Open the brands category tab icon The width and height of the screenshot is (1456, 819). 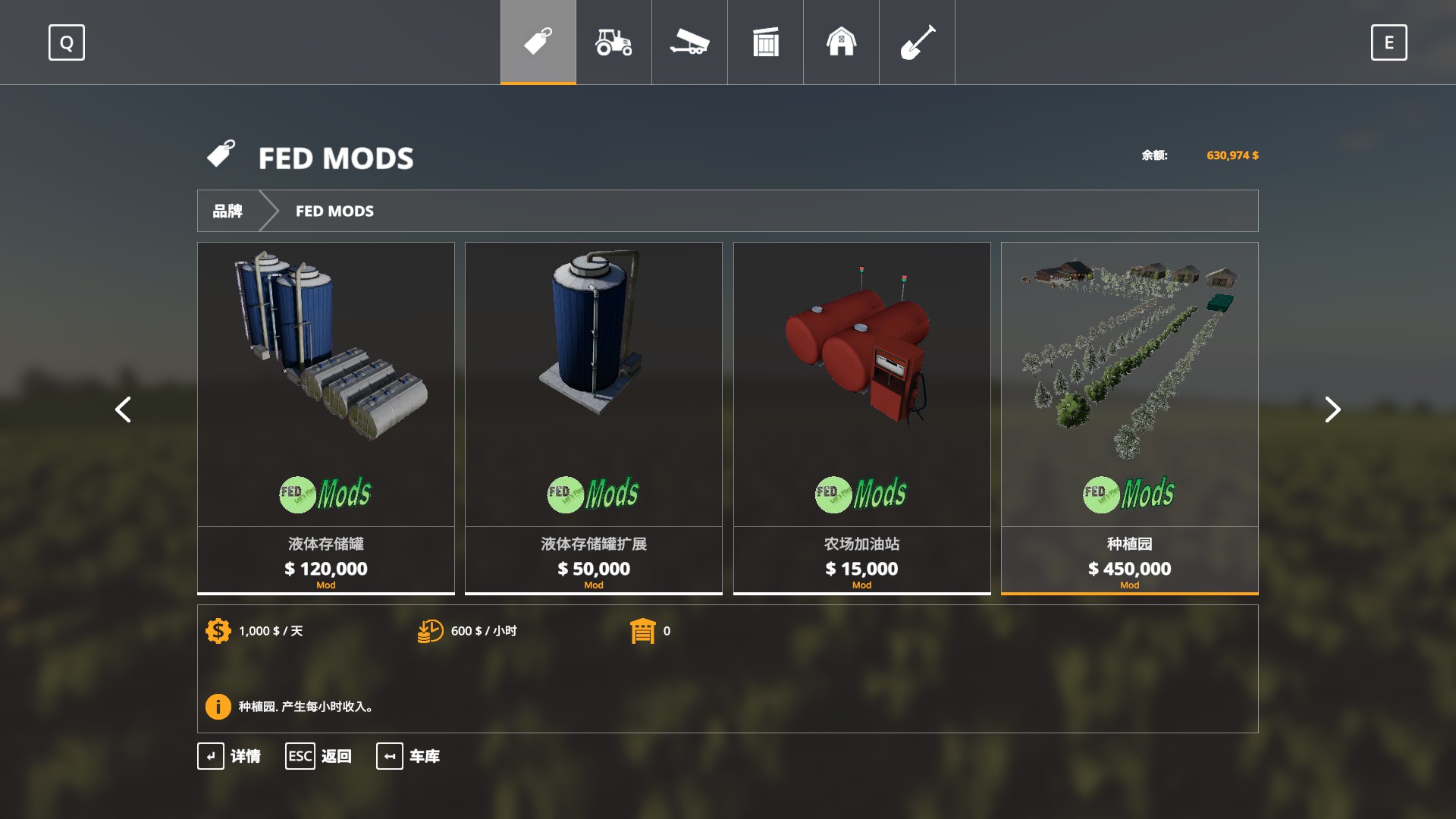[x=537, y=42]
